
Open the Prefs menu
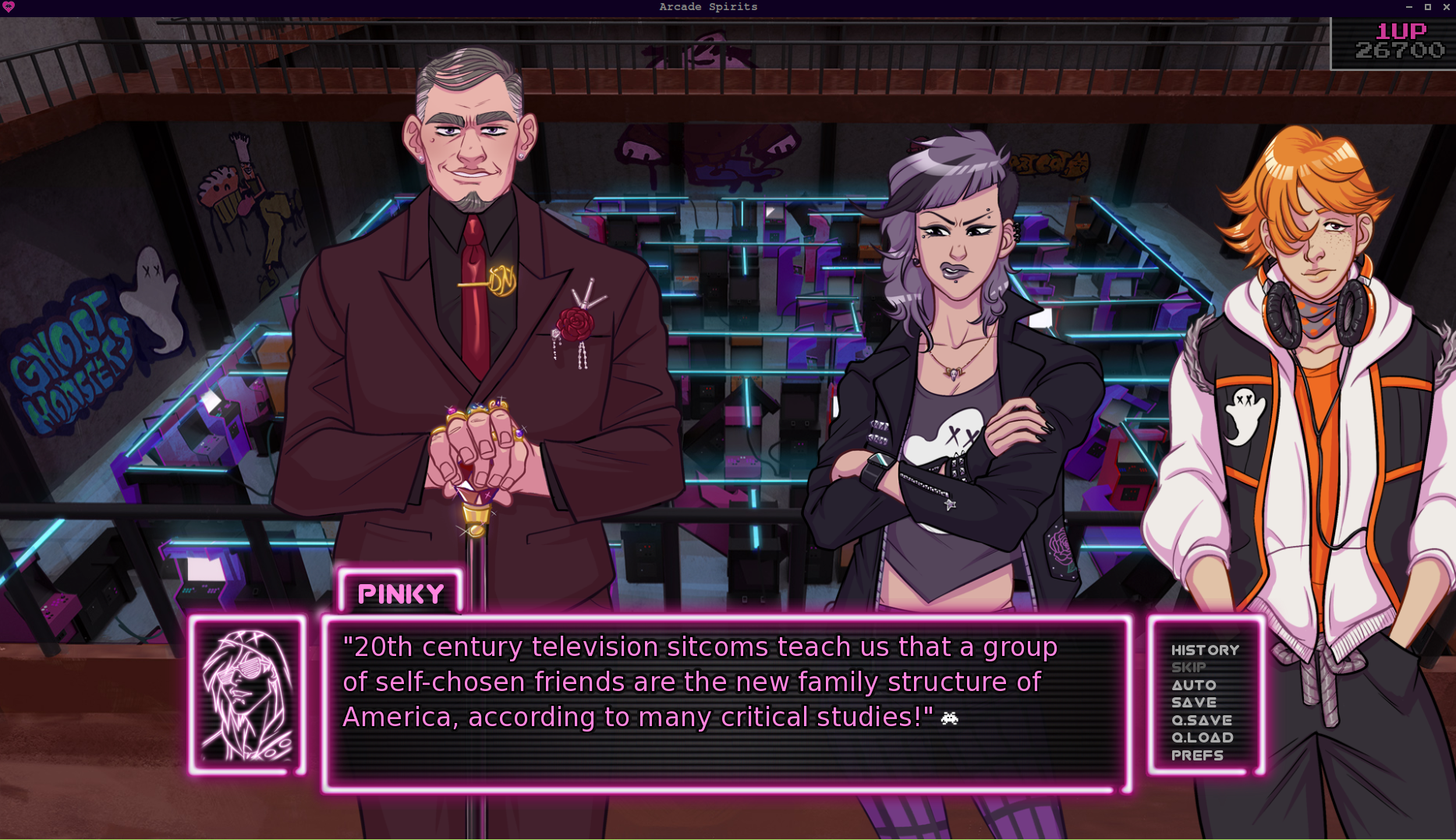pos(1197,755)
